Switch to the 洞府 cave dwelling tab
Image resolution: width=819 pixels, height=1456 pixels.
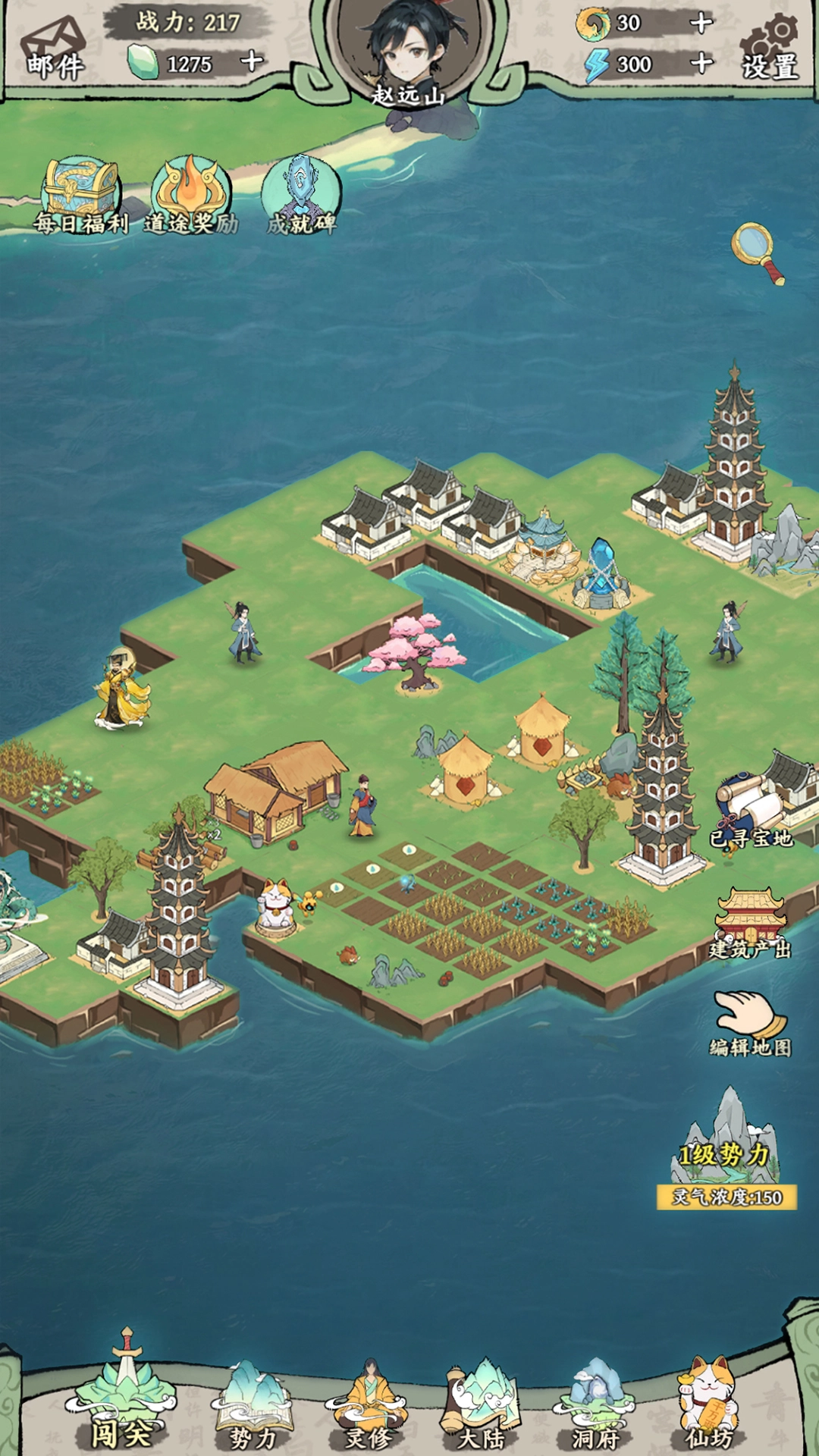click(596, 1407)
